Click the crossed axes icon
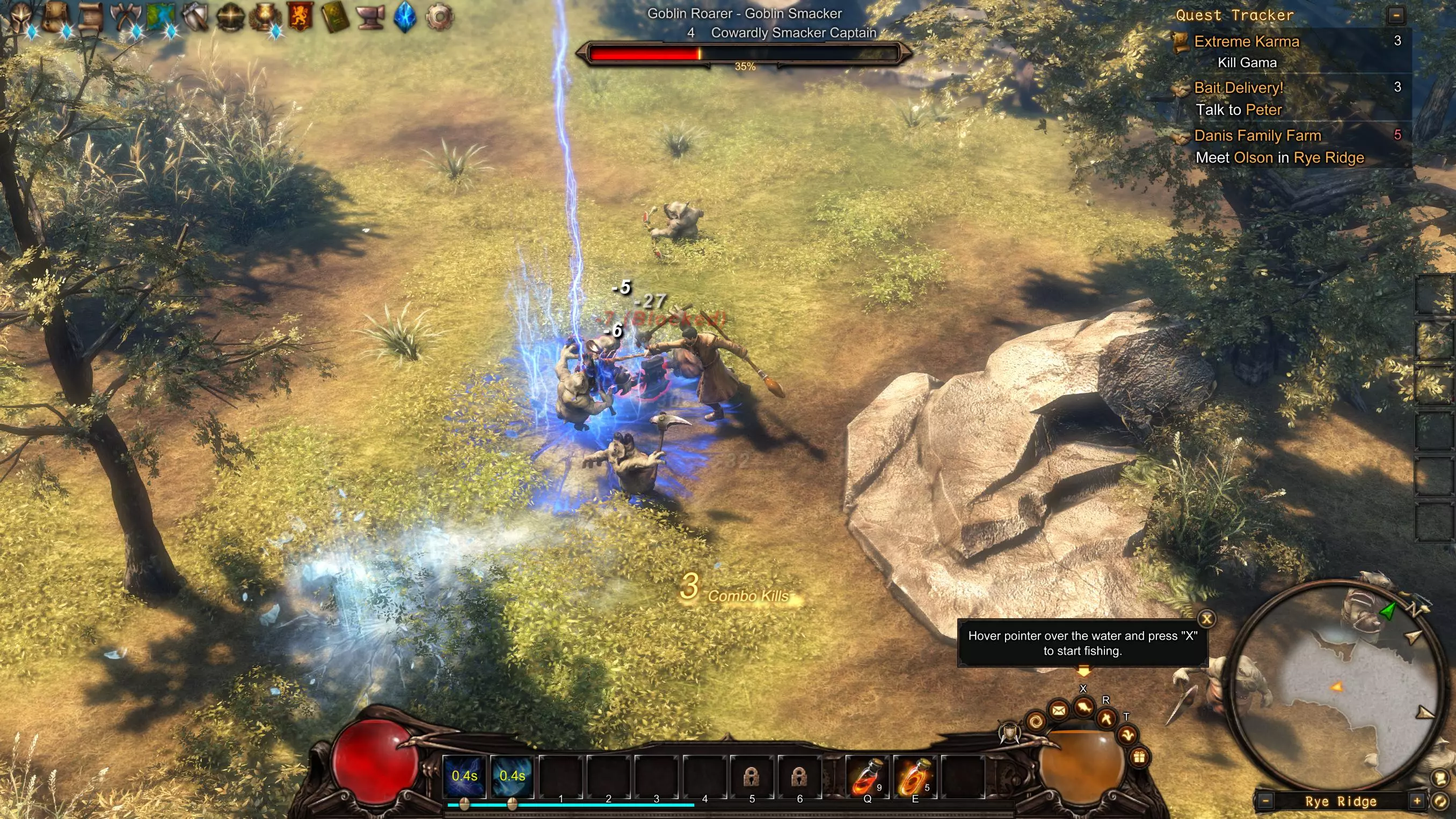Screen dimensions: 1456x819 coord(125,17)
